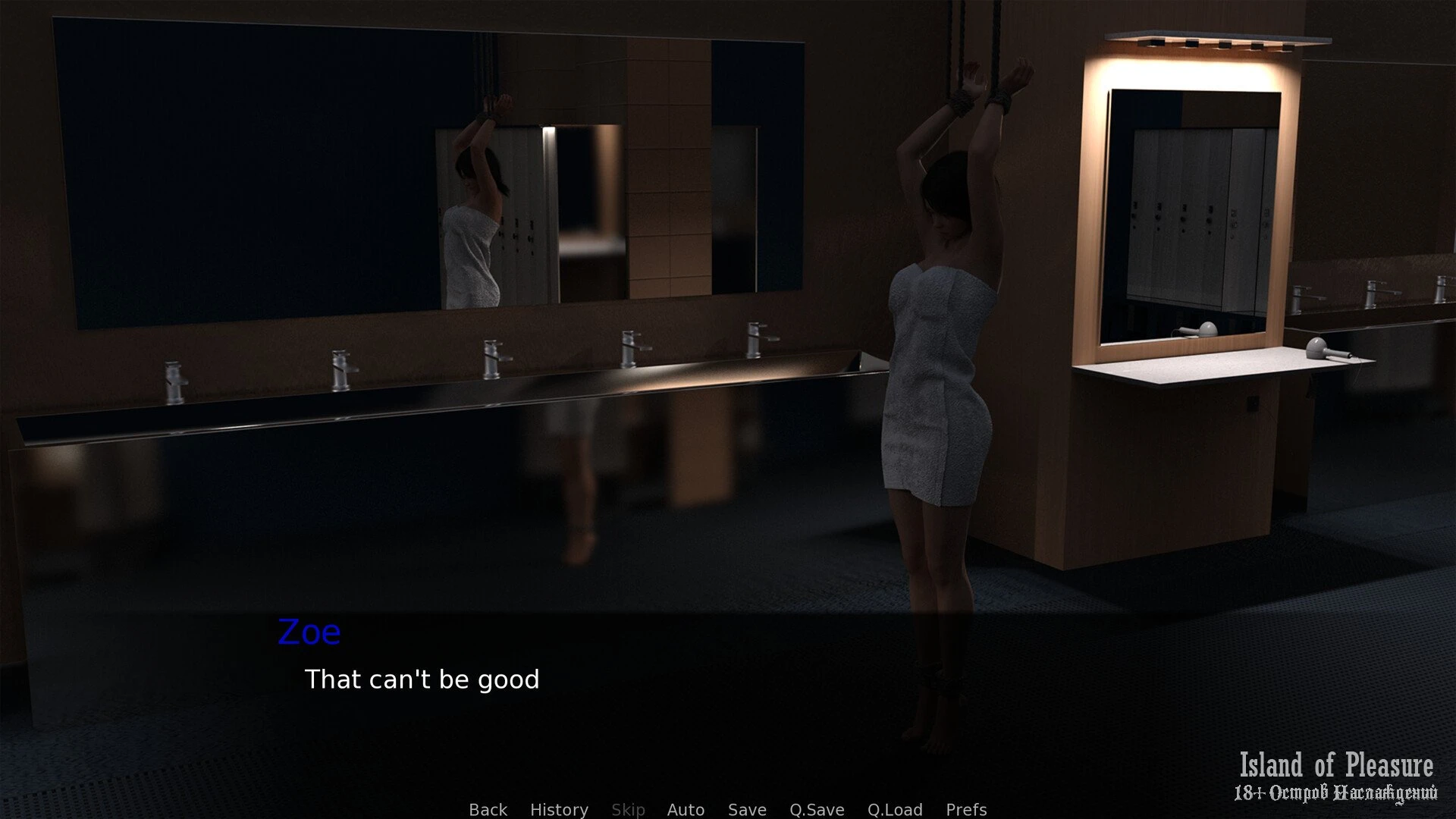Enable Auto advance mode

coord(686,809)
